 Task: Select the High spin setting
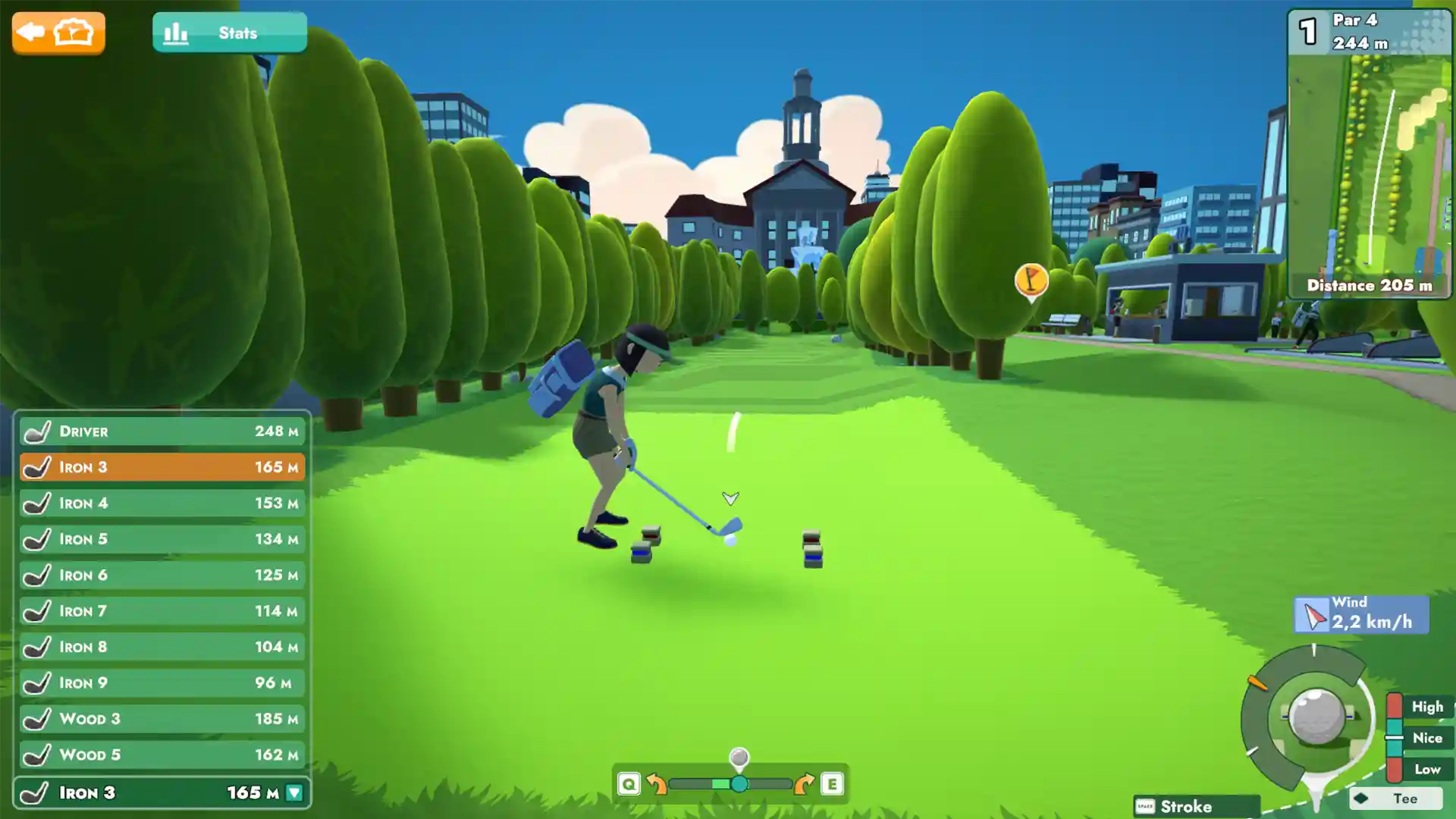tap(1427, 706)
